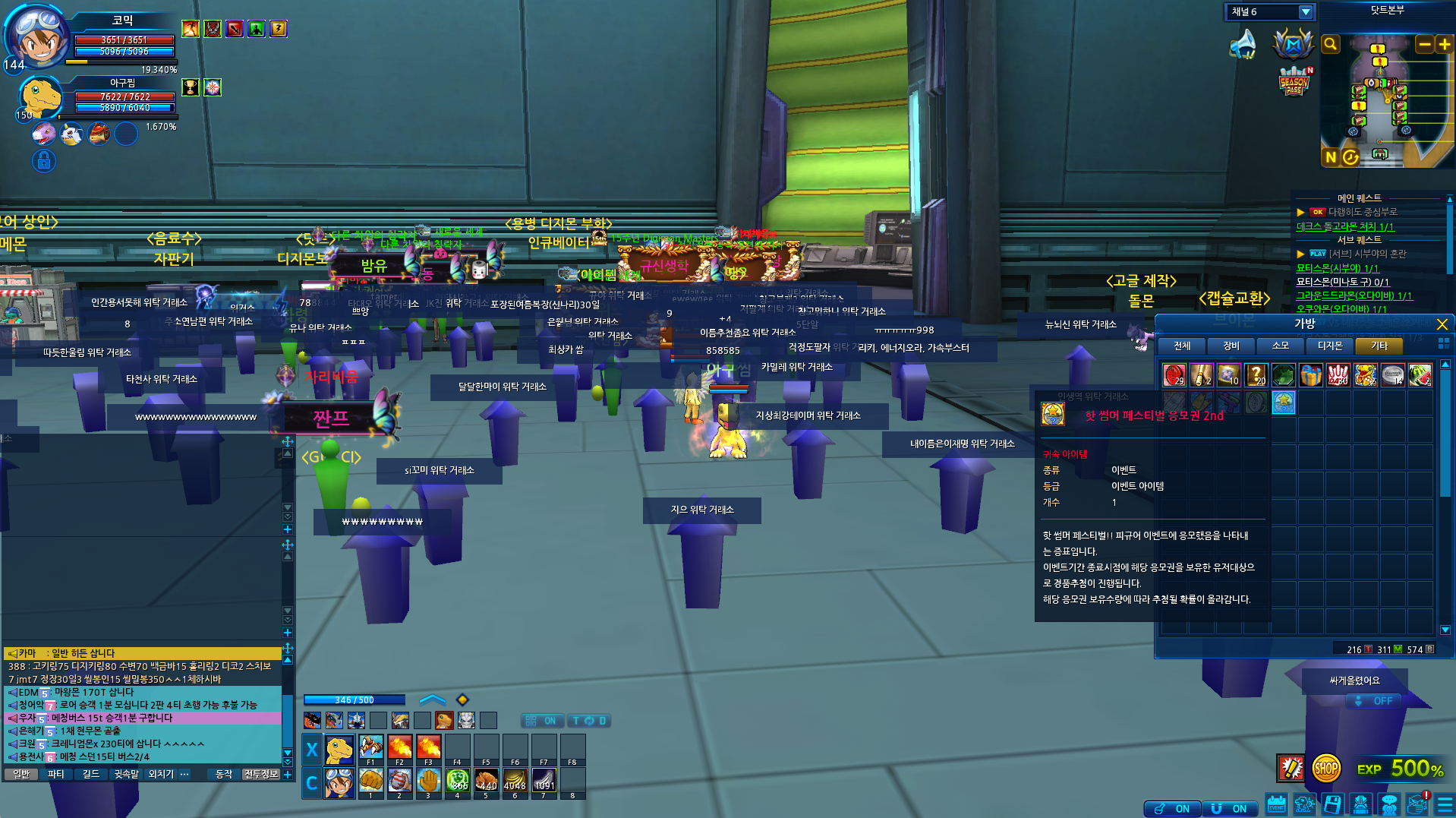Select the red seal item with 29
This screenshot has height=818, width=1456.
point(1174,375)
